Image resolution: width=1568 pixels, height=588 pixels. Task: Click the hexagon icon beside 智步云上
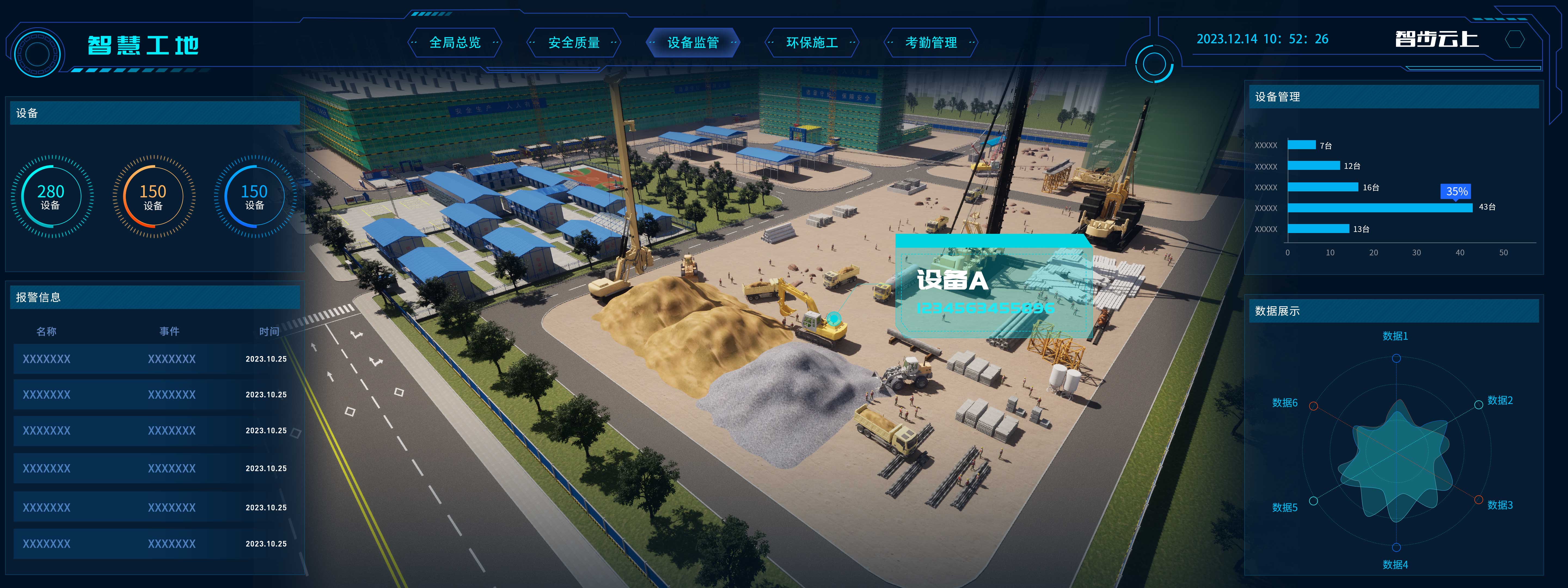1514,40
